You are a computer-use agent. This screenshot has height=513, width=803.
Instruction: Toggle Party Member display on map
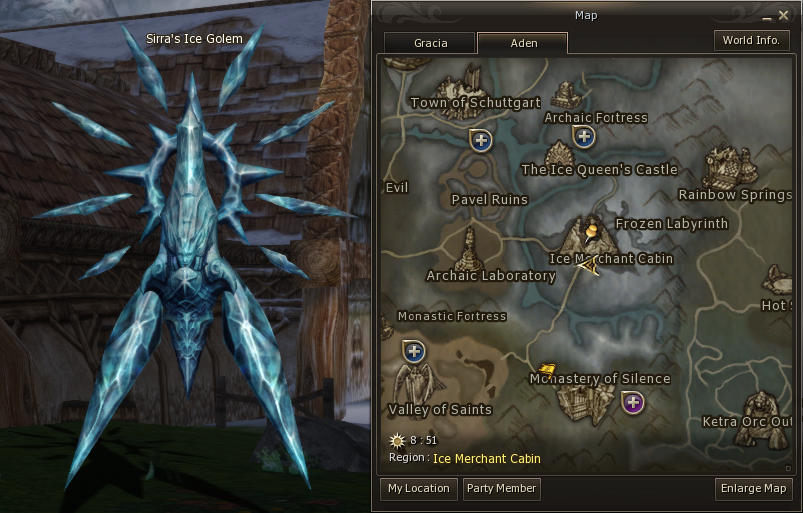point(501,489)
